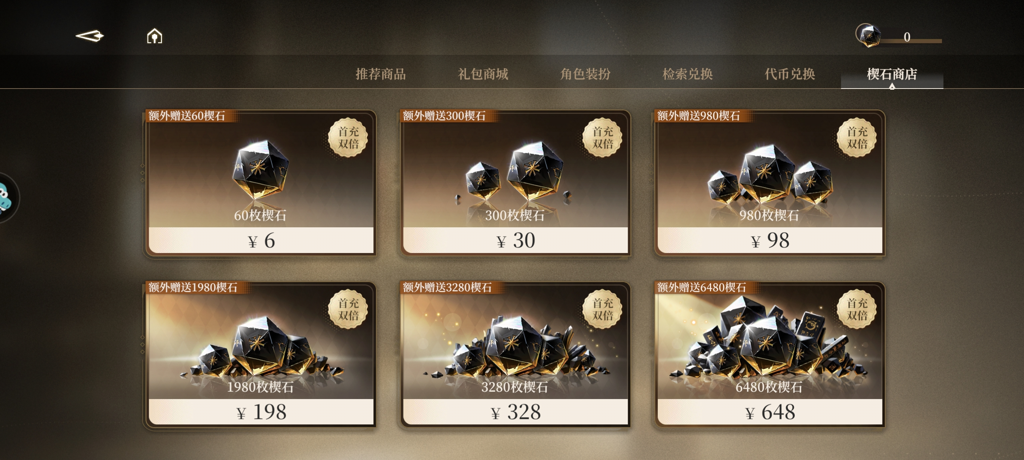
Task: Return to the home screen icon
Action: pyautogui.click(x=154, y=37)
